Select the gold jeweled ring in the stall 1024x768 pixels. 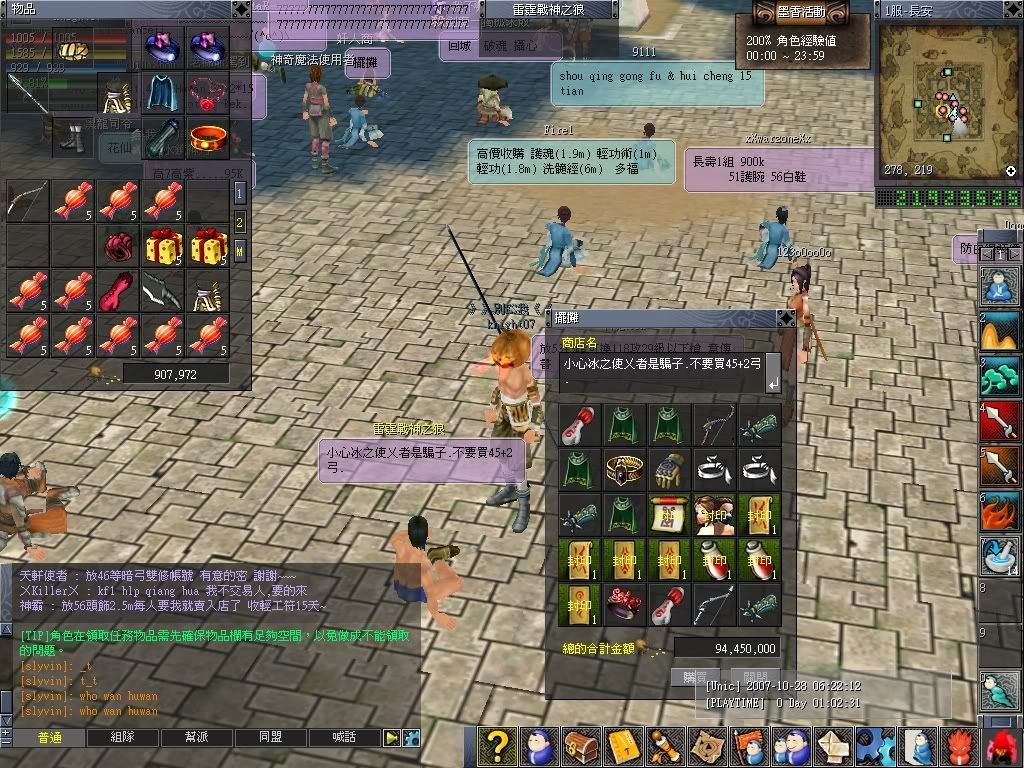click(x=624, y=468)
